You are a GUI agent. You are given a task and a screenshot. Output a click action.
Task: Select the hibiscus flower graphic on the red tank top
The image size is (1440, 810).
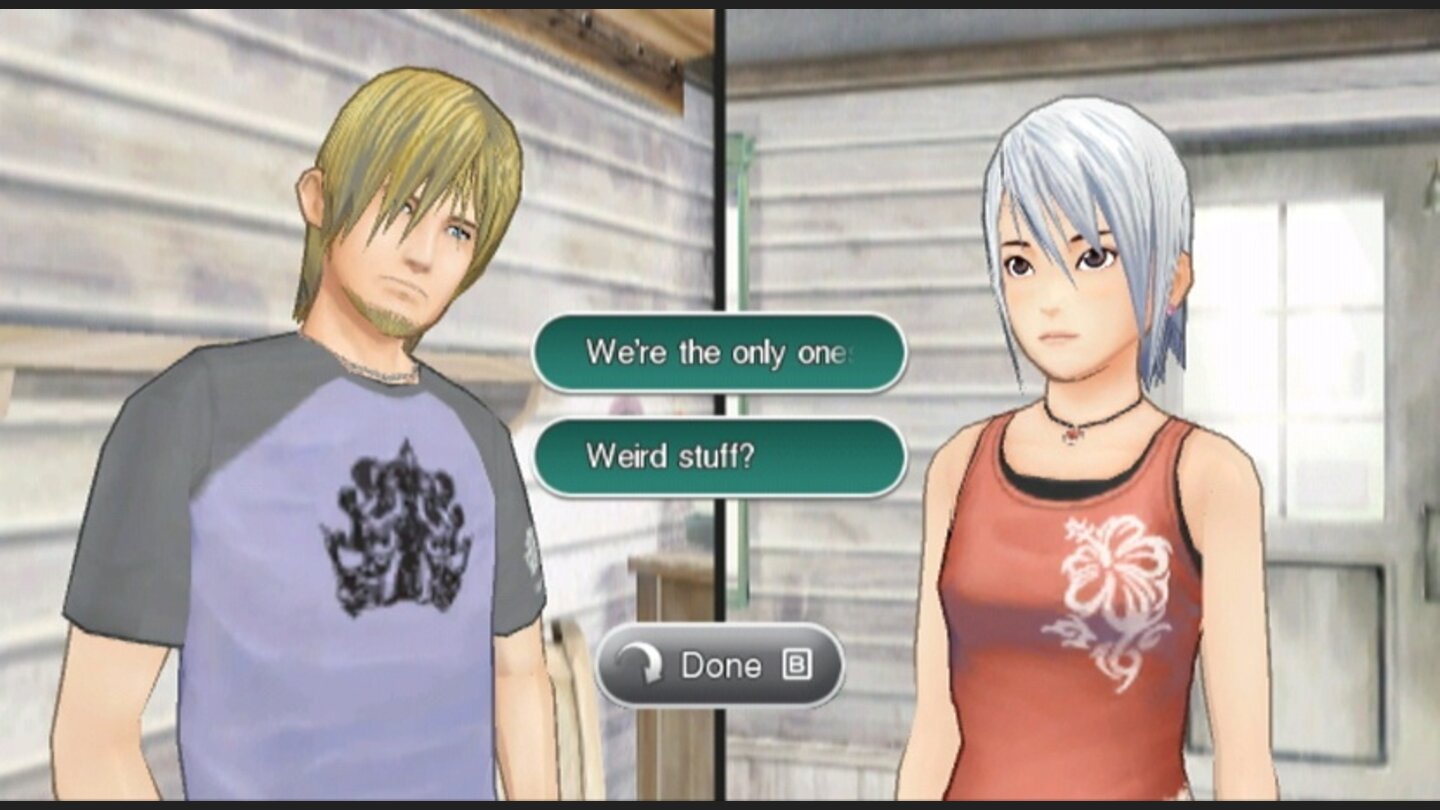1113,559
